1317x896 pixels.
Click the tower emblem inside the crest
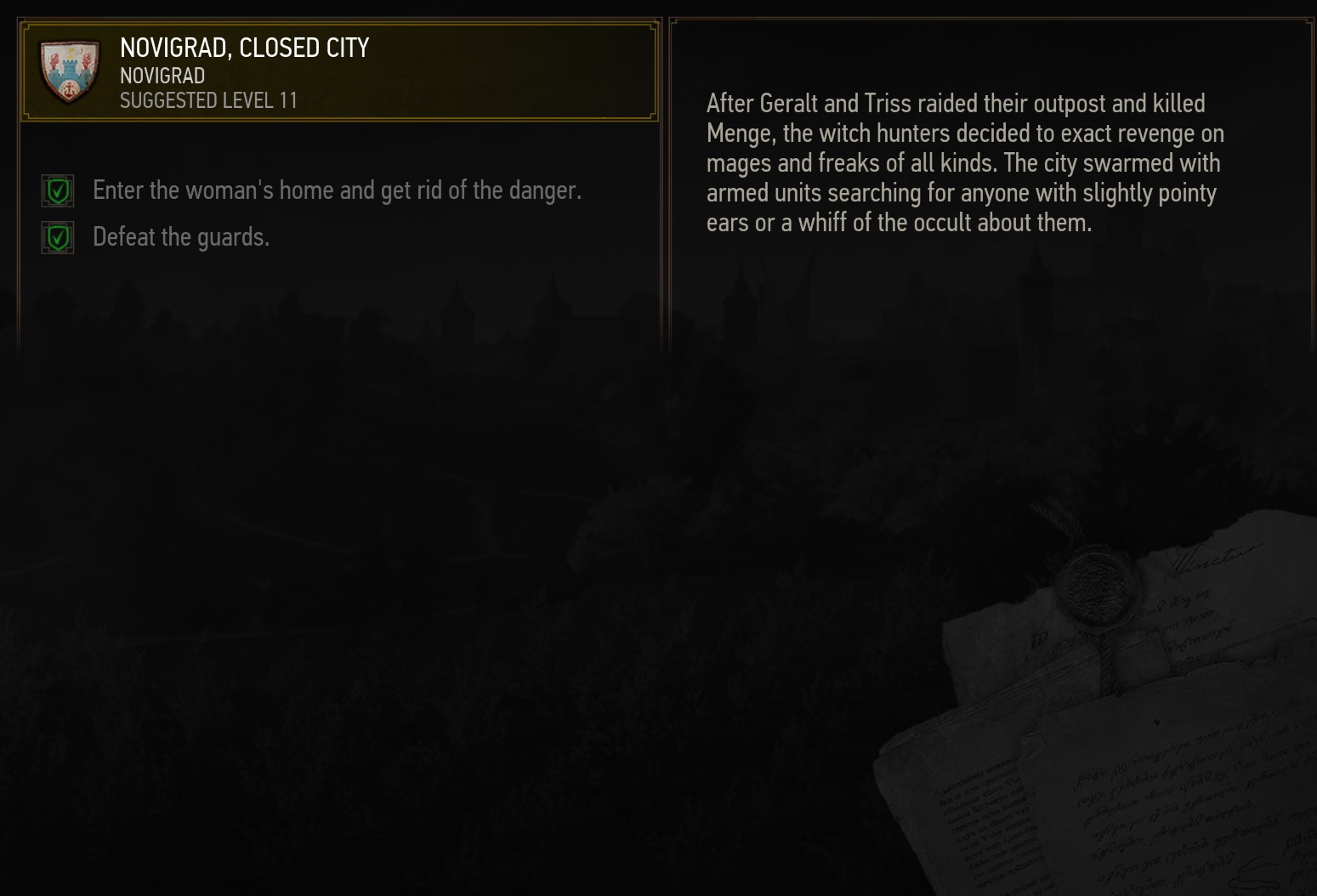tap(71, 68)
